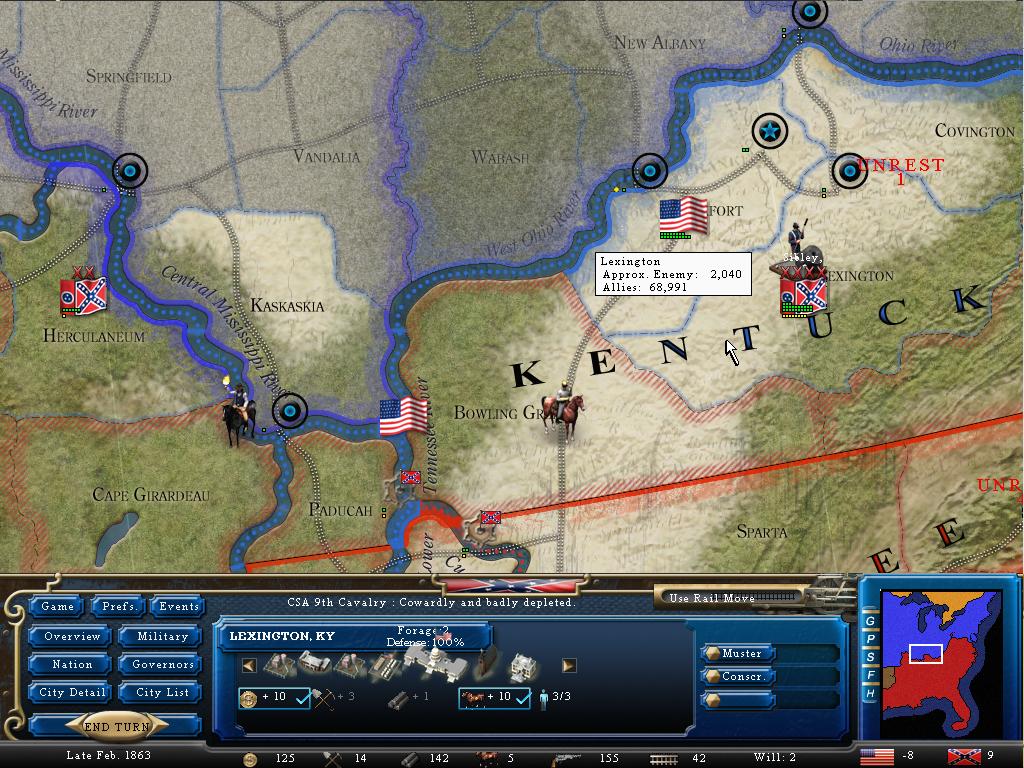Viewport: 1024px width, 768px height.
Task: Select the S minimap filter
Action: tap(871, 657)
